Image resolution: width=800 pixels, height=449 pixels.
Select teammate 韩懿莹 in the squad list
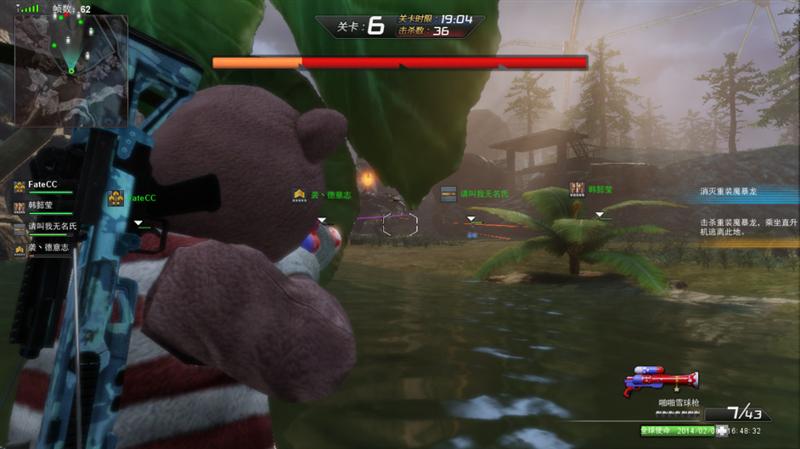[42, 206]
